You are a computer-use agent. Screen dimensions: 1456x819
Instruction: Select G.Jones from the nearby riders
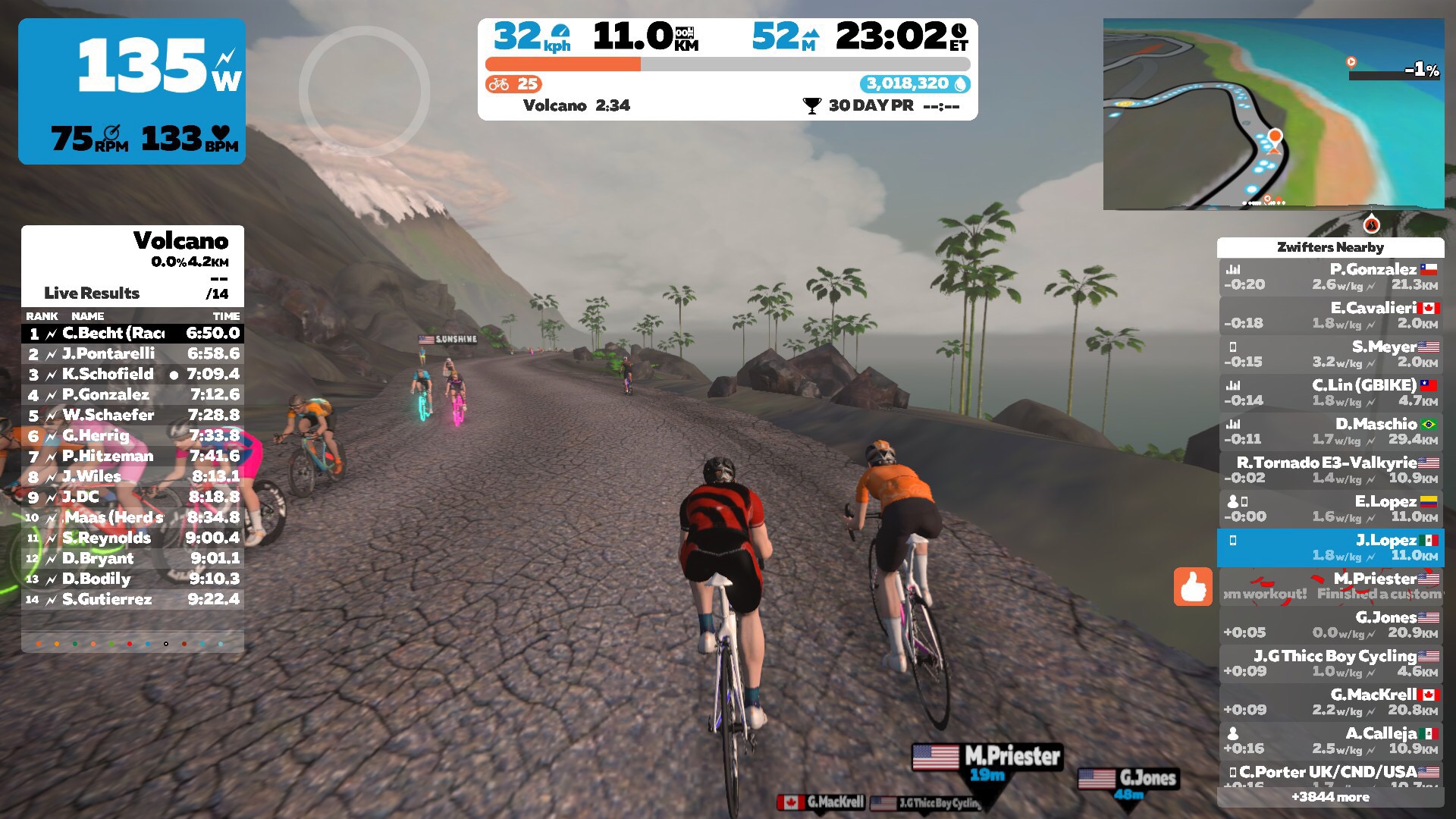(x=1331, y=625)
